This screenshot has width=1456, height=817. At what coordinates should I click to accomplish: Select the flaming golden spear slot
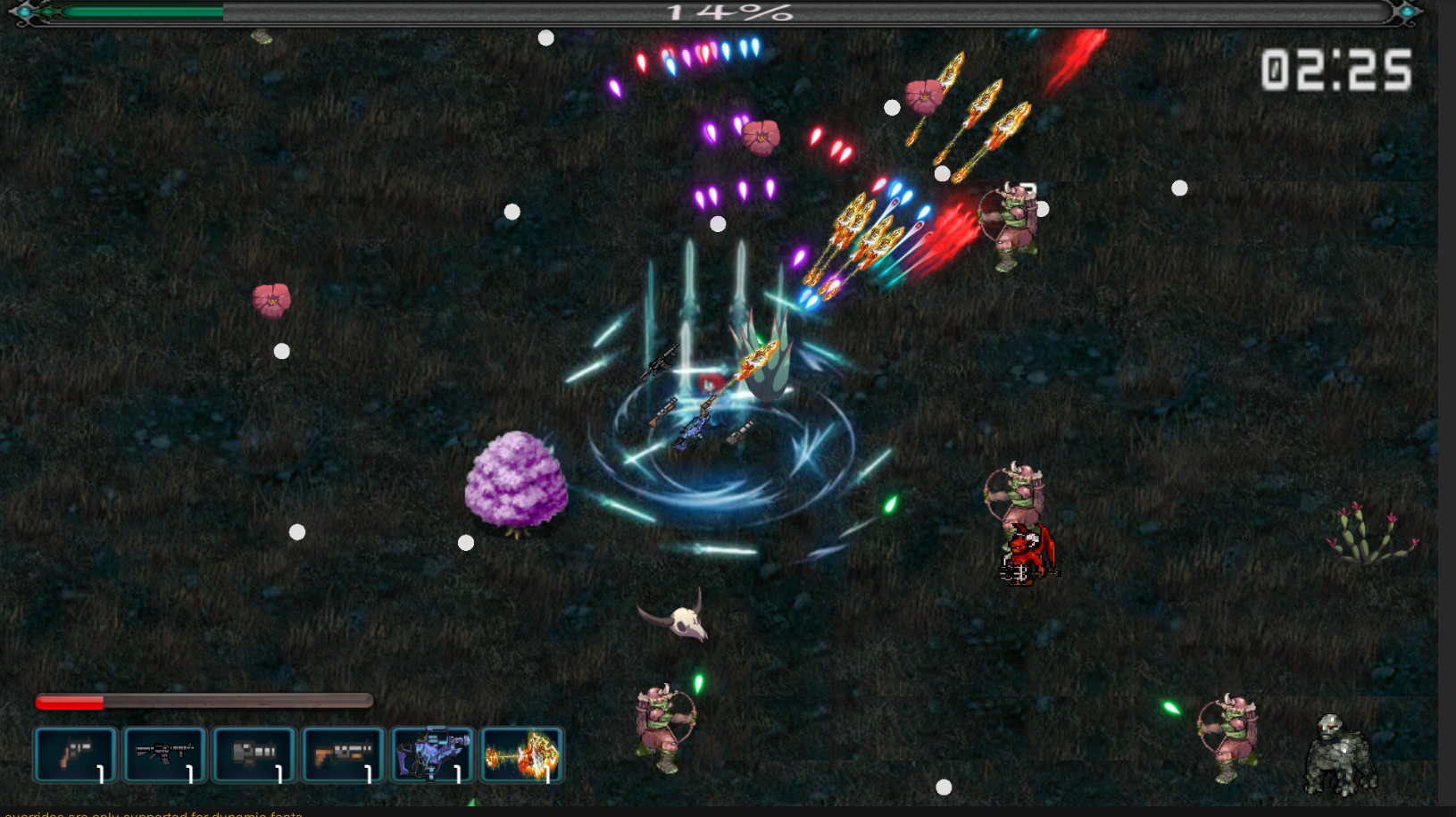pos(521,755)
